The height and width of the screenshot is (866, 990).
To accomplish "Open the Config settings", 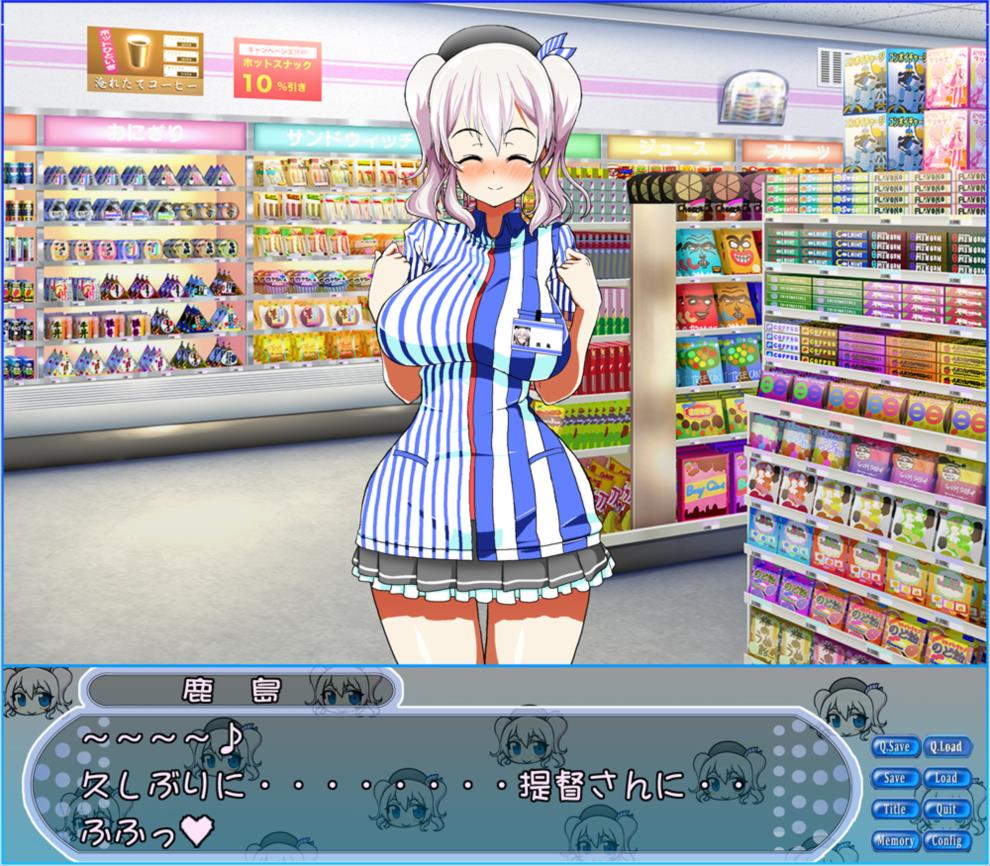I will point(945,841).
